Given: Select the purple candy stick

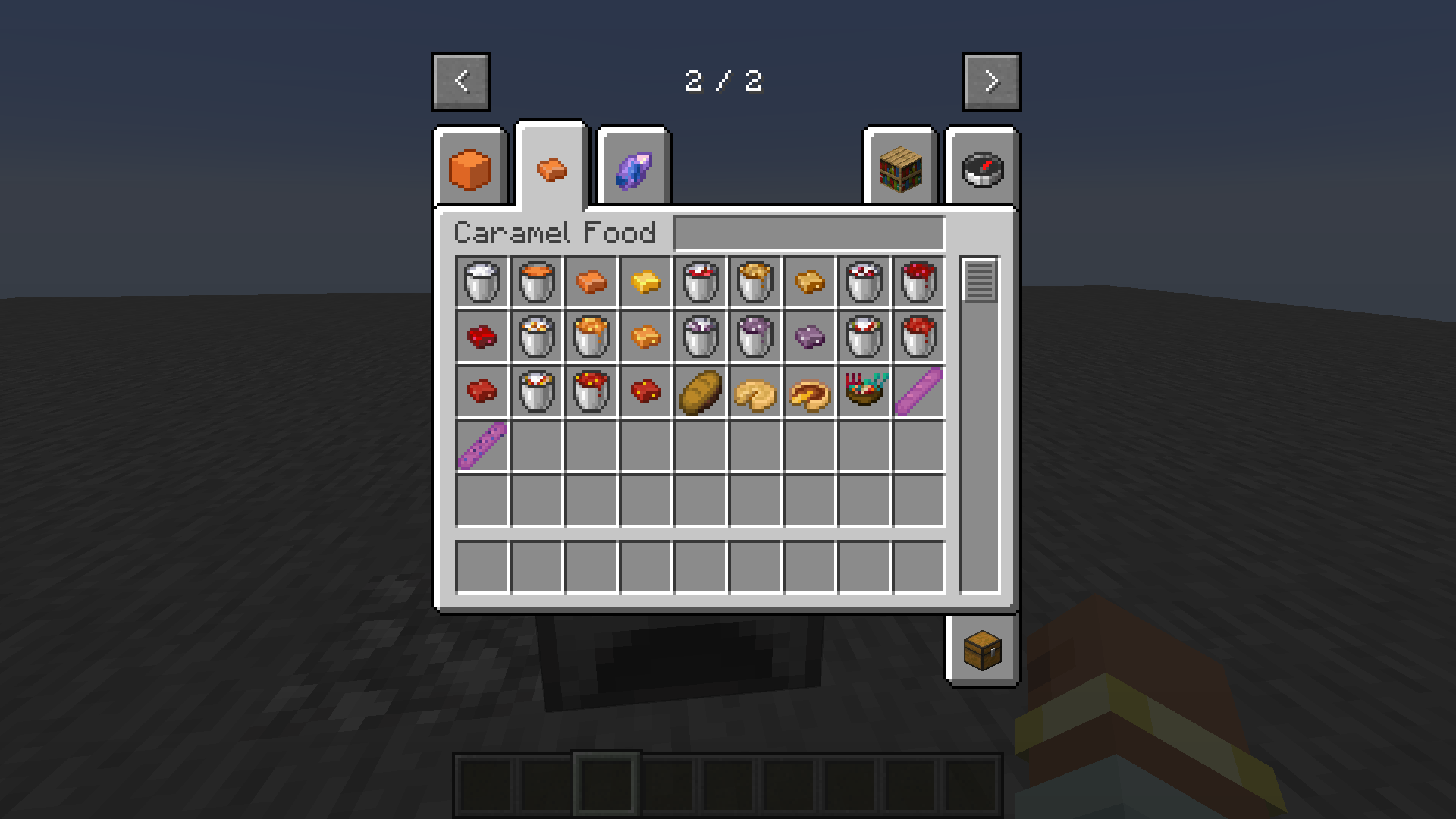Looking at the screenshot, I should 918,391.
